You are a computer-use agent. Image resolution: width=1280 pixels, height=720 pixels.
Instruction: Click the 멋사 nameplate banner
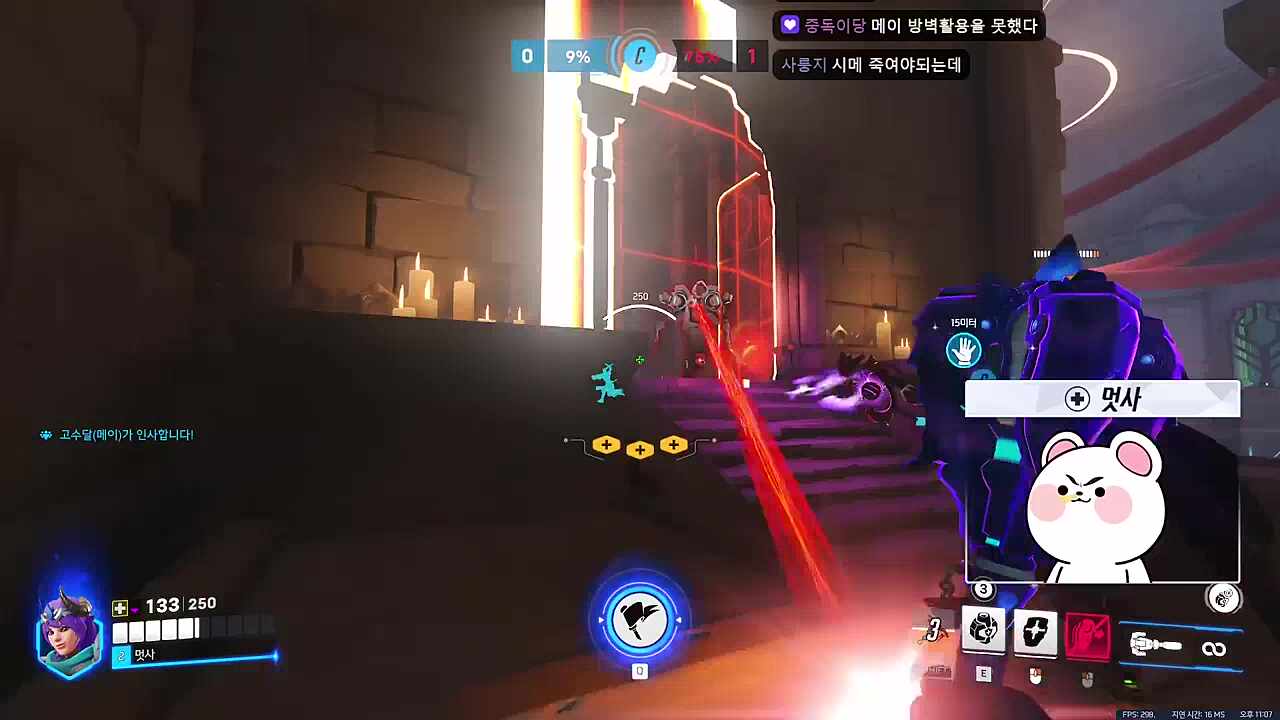point(1100,399)
